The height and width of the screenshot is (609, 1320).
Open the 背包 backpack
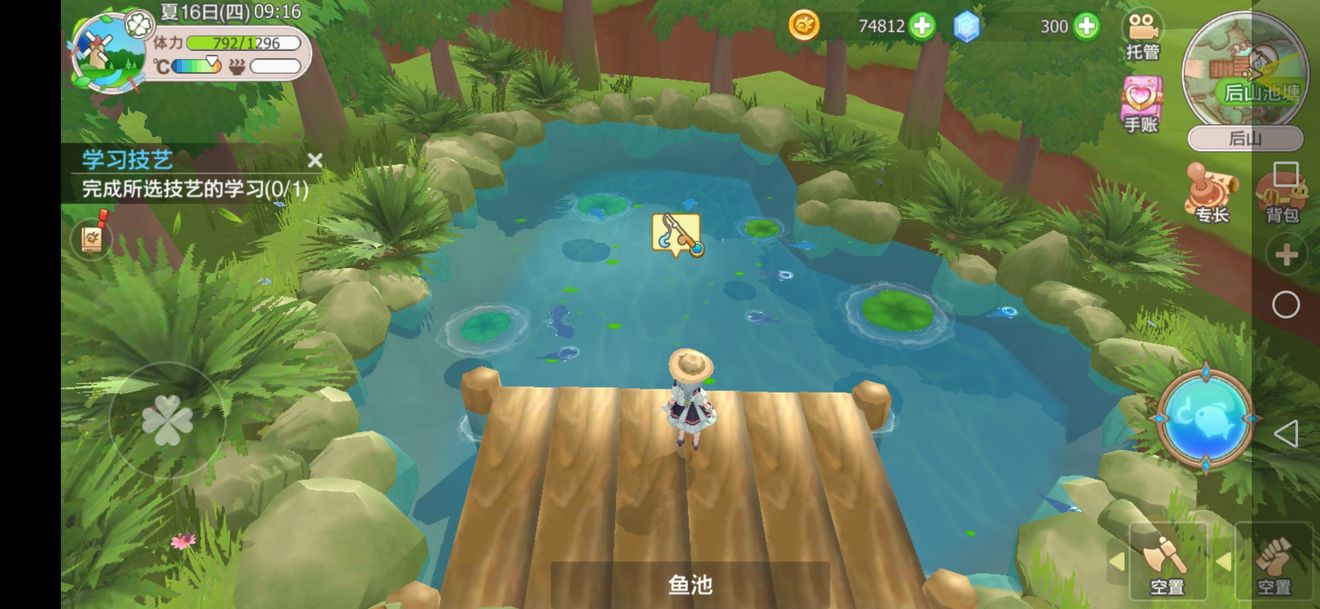click(x=1280, y=195)
